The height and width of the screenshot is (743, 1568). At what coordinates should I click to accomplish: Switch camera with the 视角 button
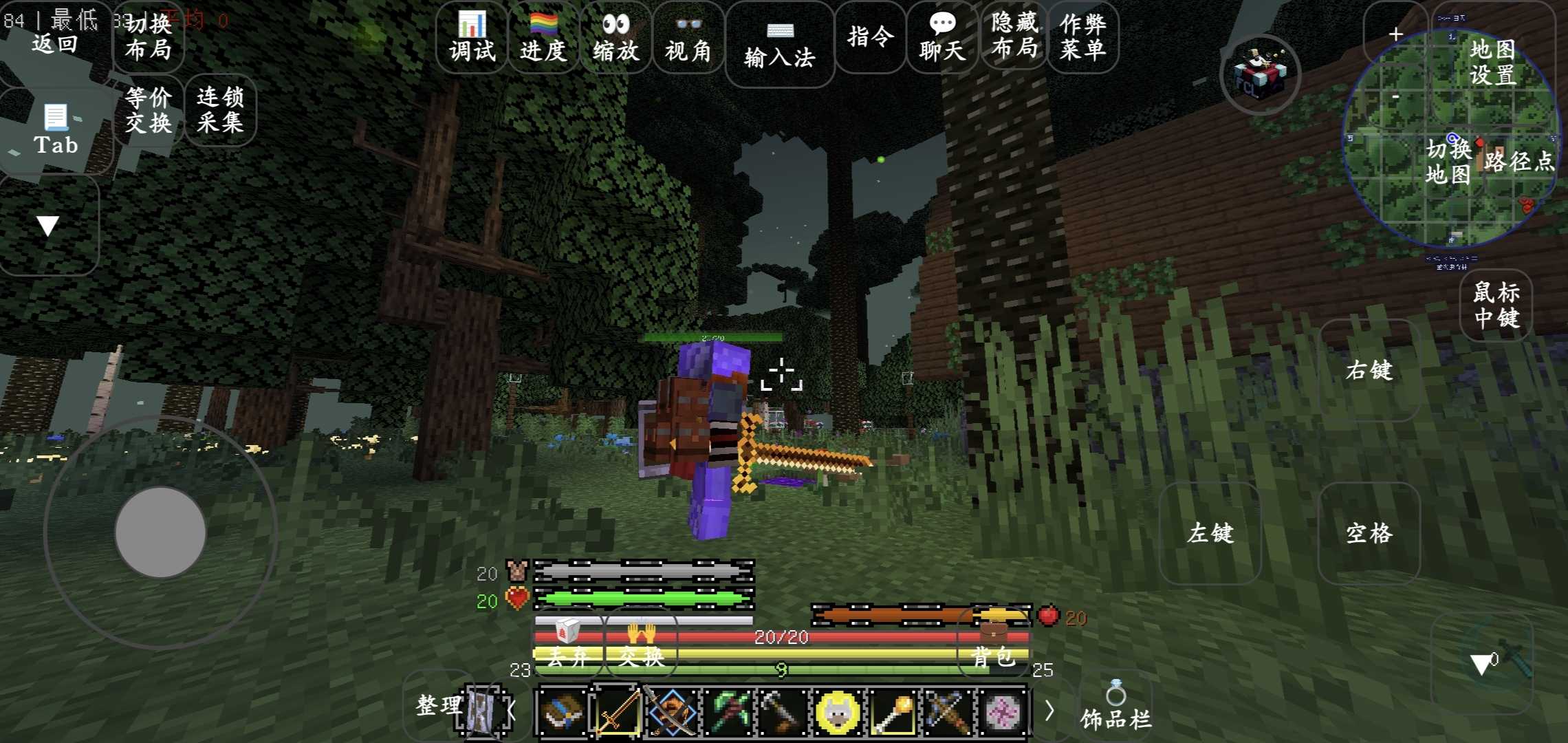pos(688,38)
